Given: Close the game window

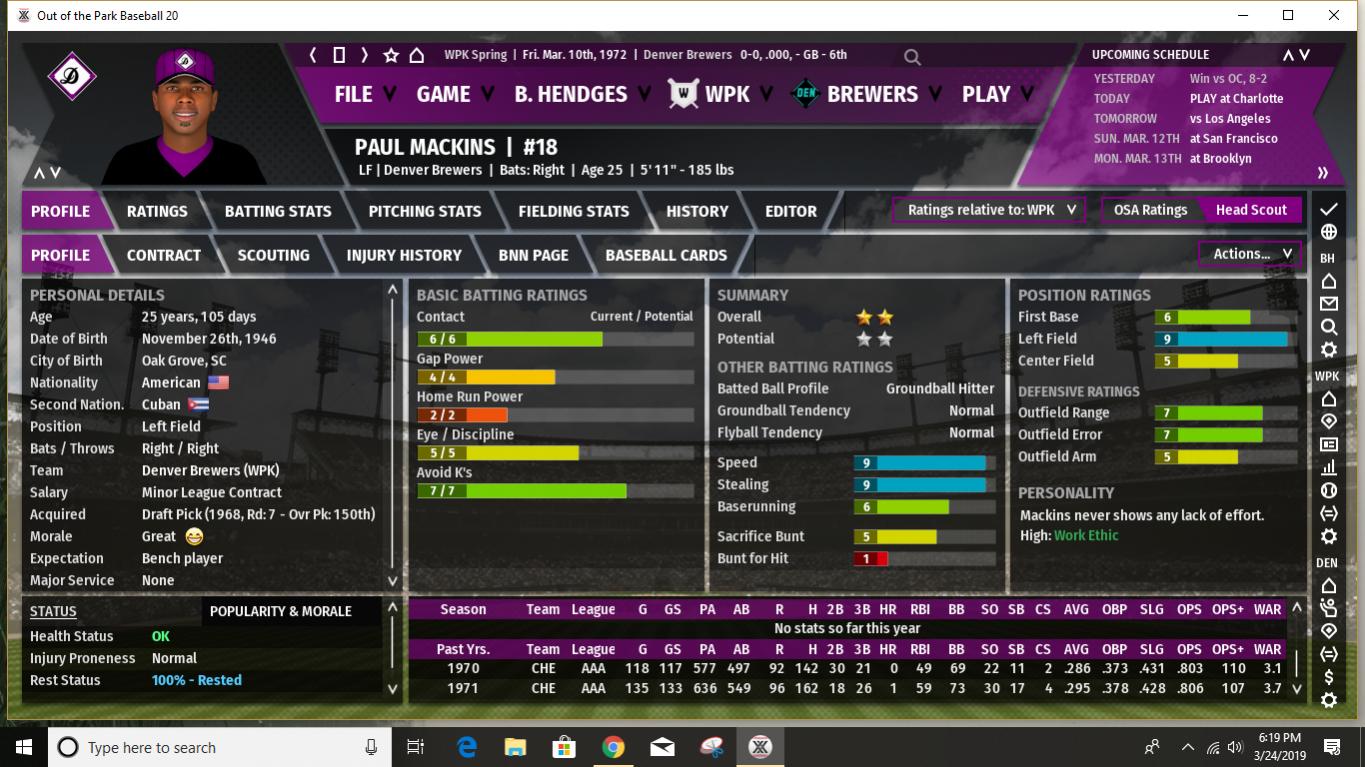Looking at the screenshot, I should pyautogui.click(x=1334, y=15).
